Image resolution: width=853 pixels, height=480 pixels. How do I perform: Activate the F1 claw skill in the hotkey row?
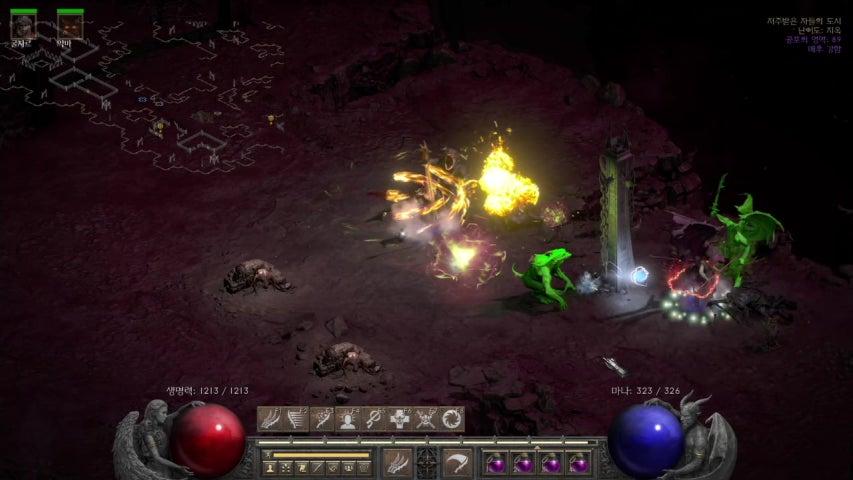(270, 419)
